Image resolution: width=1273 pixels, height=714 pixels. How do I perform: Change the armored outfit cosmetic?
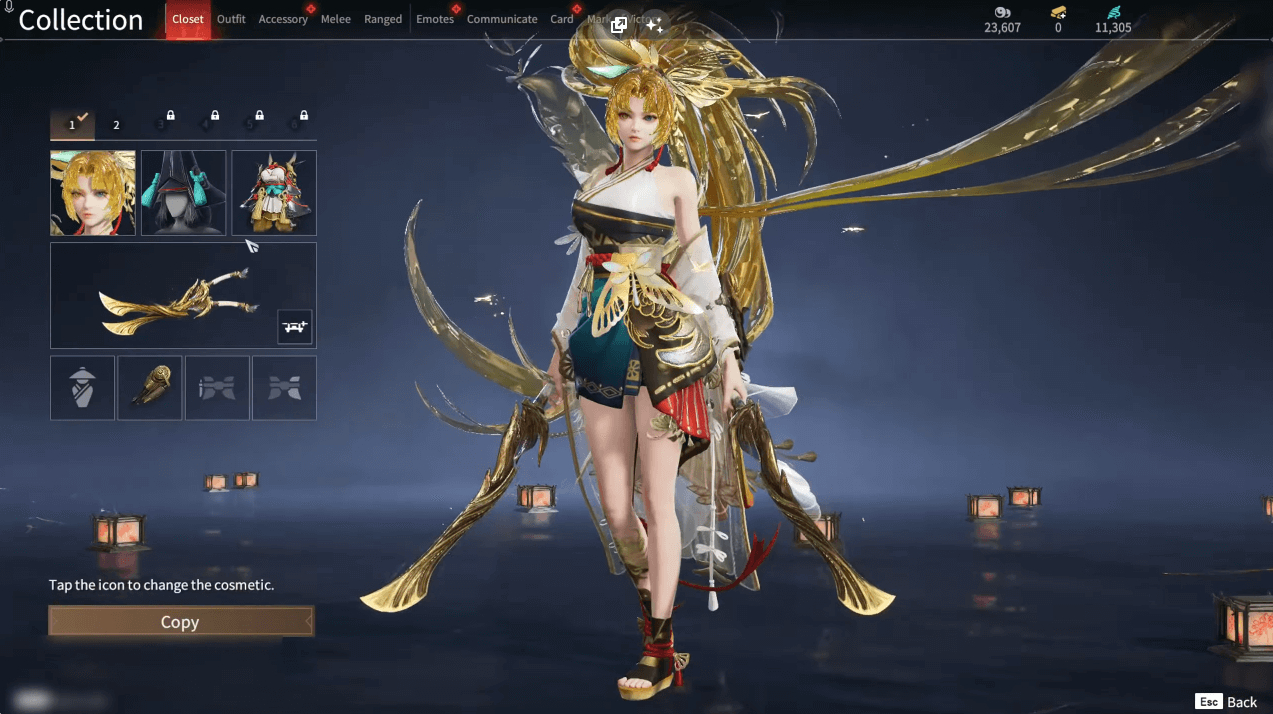coord(274,193)
